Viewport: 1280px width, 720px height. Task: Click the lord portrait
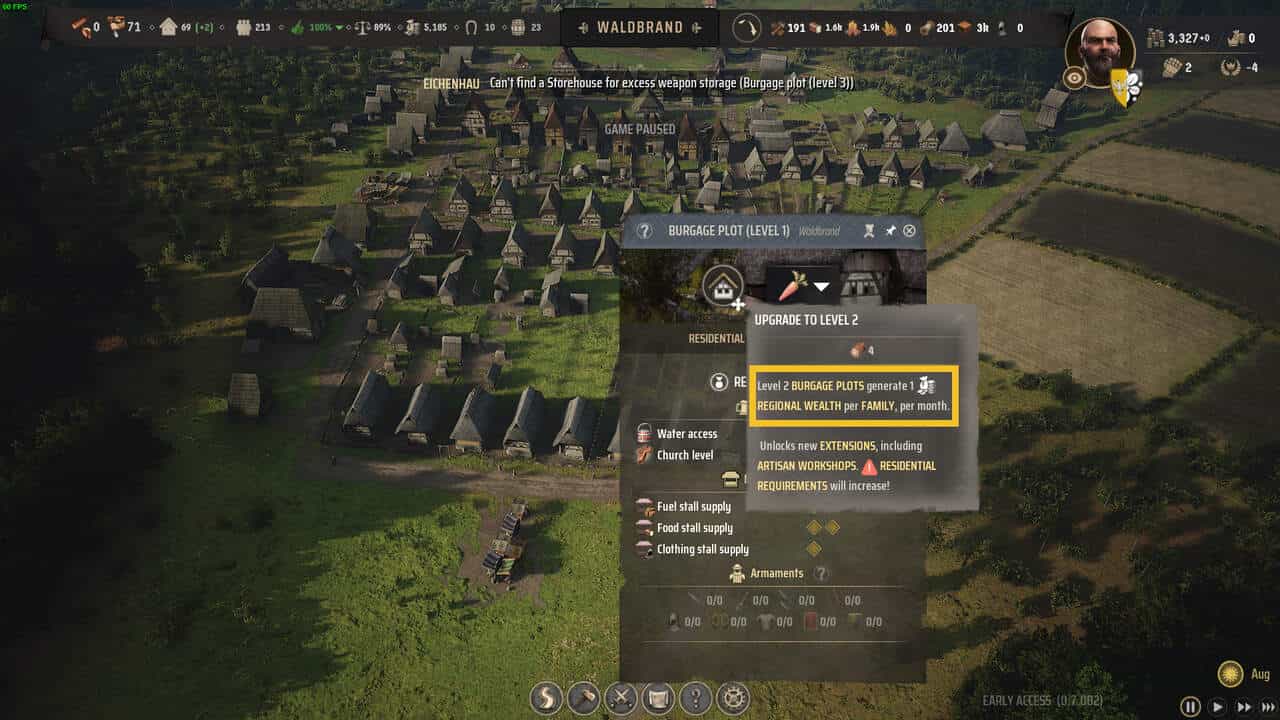[x=1100, y=52]
